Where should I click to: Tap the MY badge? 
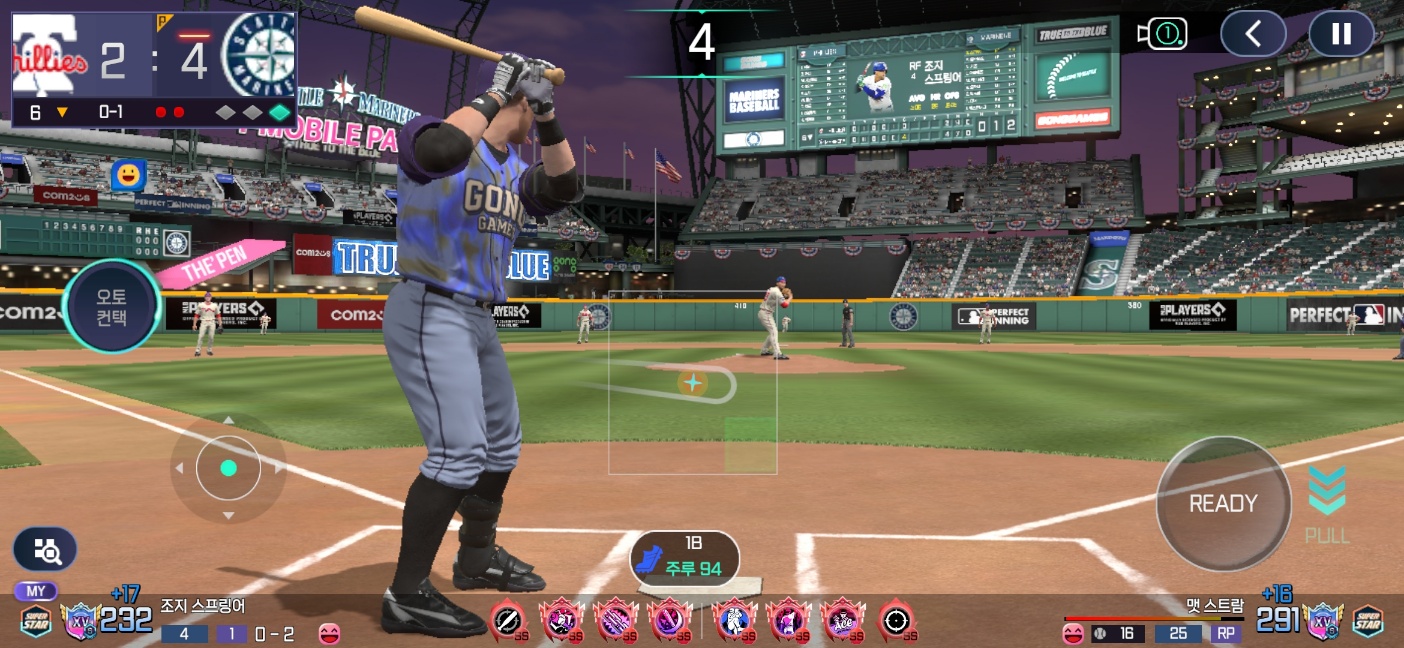[35, 591]
